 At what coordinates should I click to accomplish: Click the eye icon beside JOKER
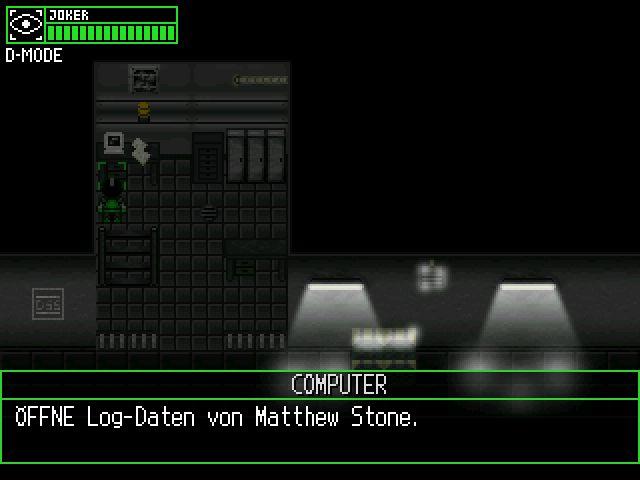25,25
